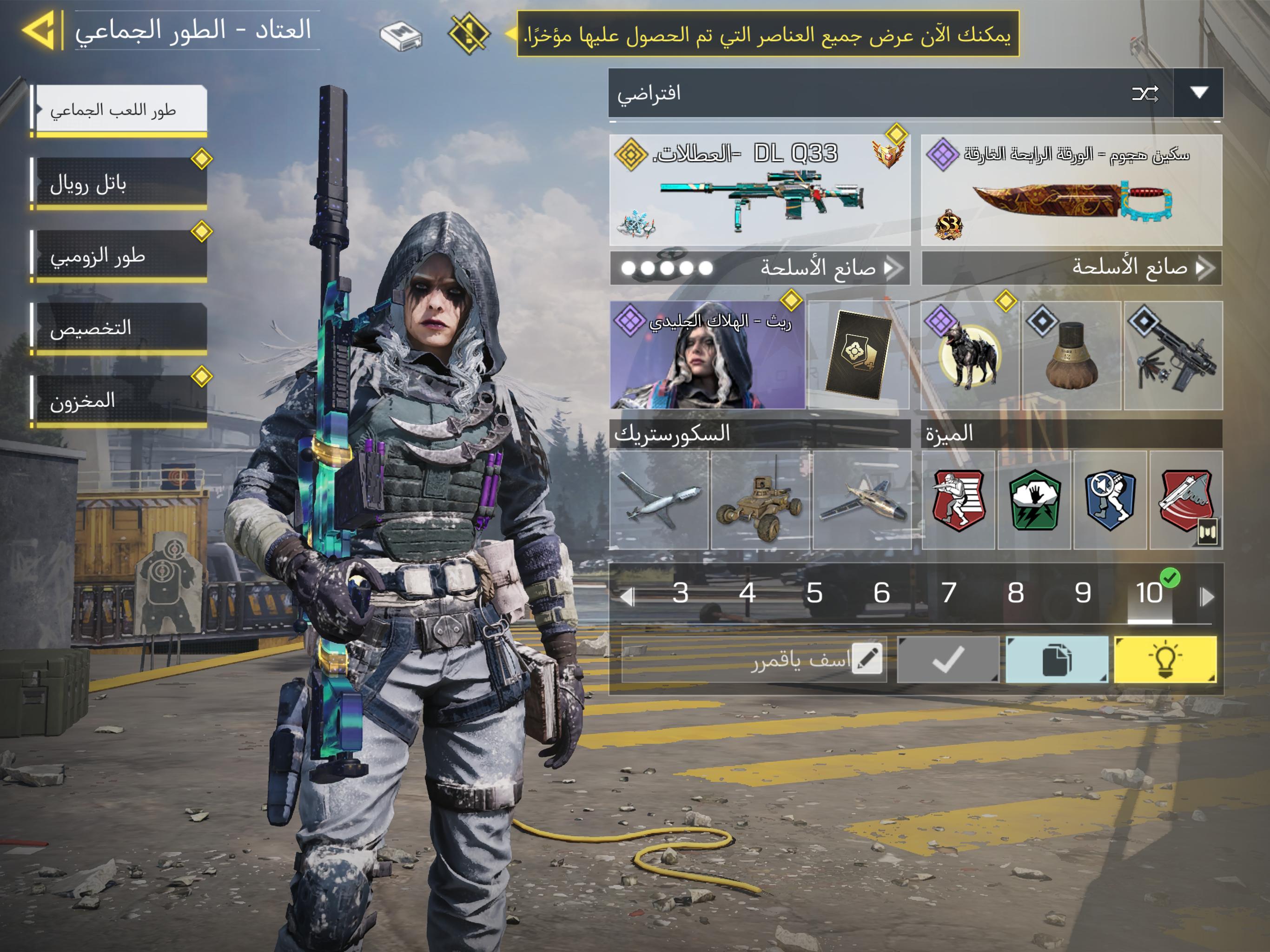Viewport: 1270px width, 952px height.
Task: Copy the loadout with the blue button
Action: (1057, 660)
